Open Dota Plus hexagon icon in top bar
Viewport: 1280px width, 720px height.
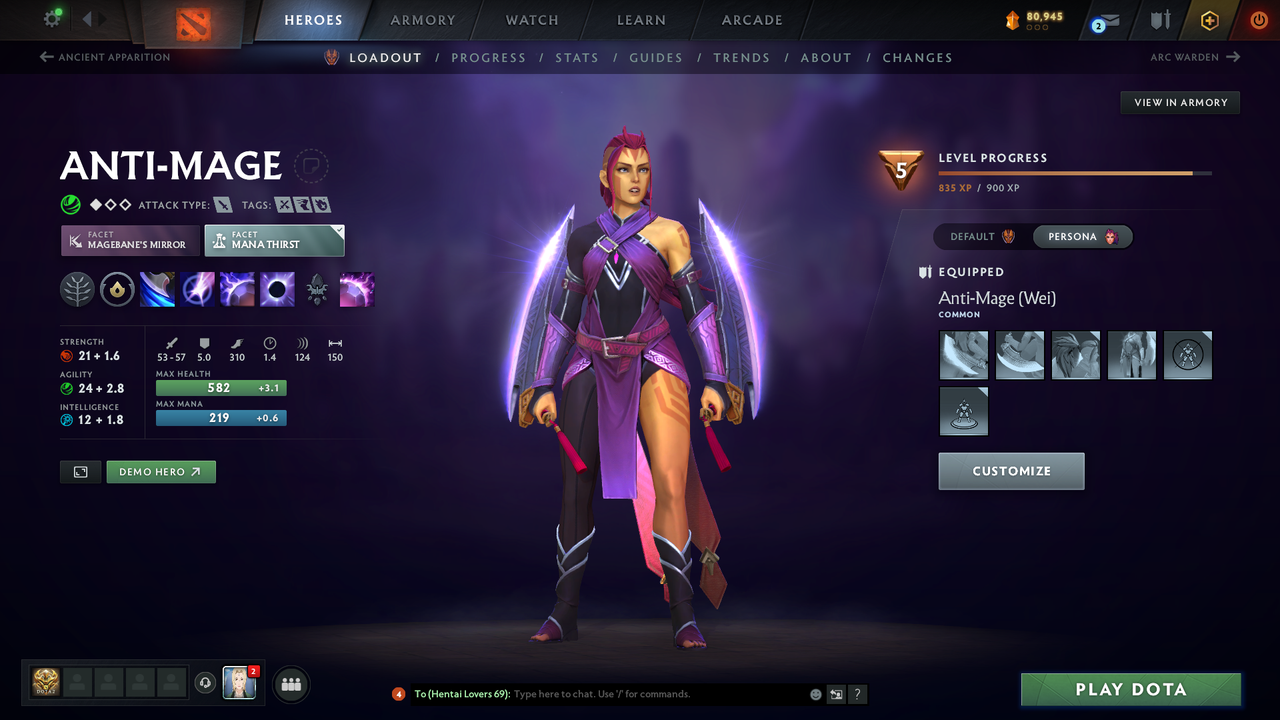(x=1209, y=19)
